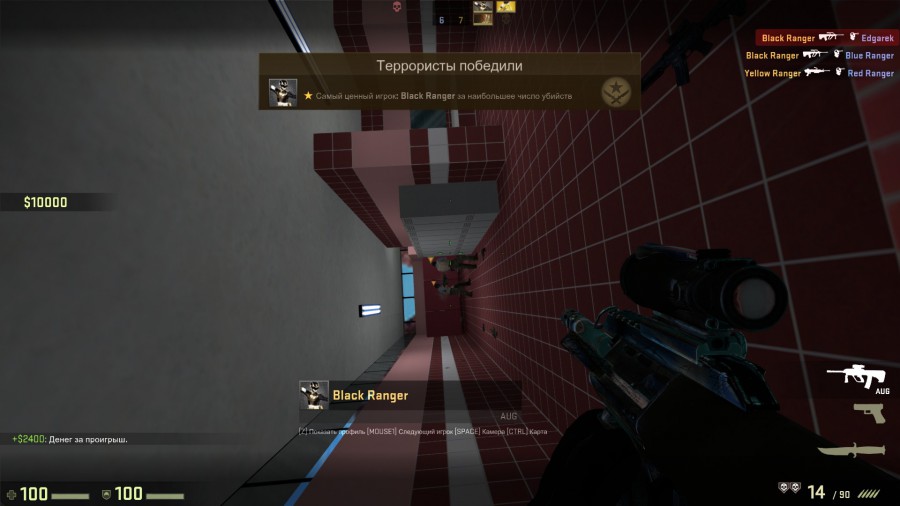Image resolution: width=900 pixels, height=506 pixels.
Task: Switch to the pistol weapon slot
Action: click(x=869, y=413)
